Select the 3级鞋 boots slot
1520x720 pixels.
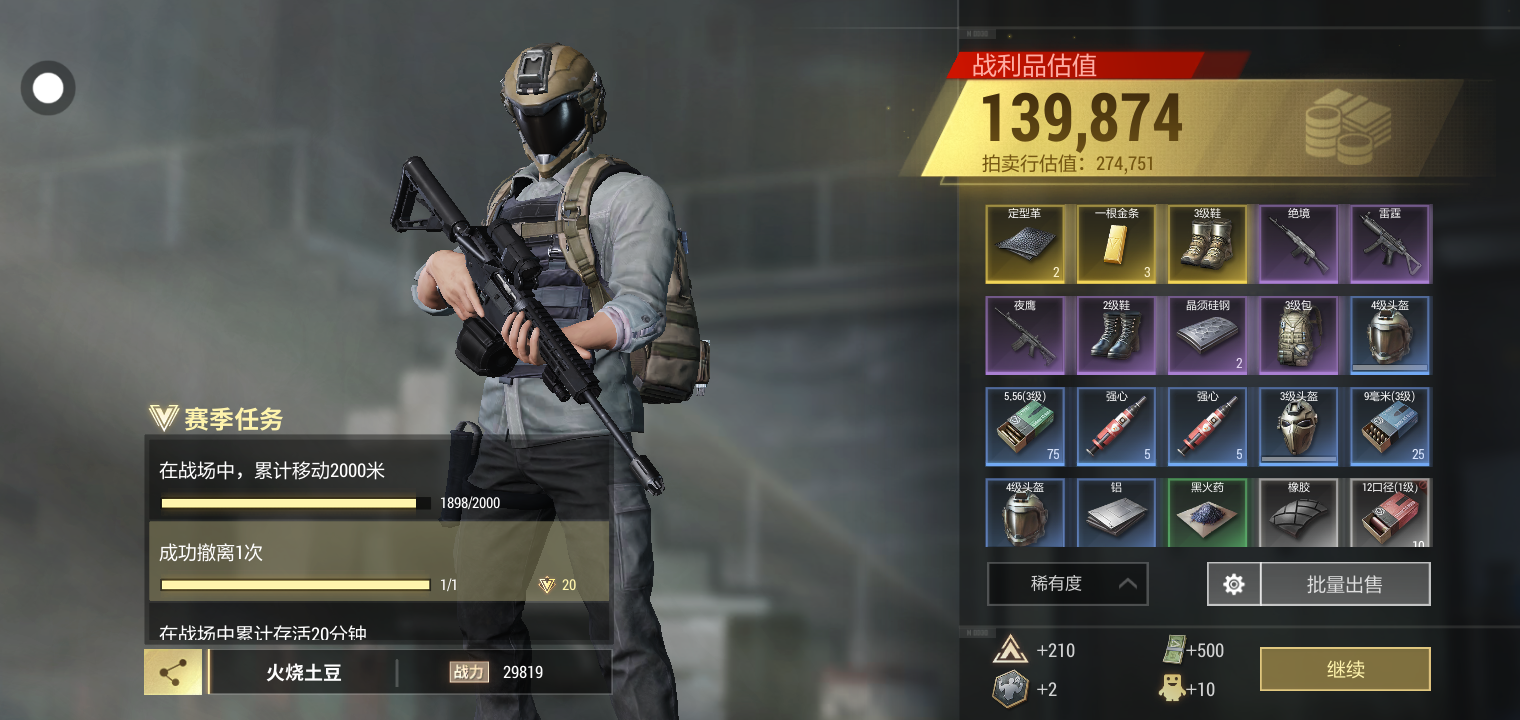tap(1207, 245)
